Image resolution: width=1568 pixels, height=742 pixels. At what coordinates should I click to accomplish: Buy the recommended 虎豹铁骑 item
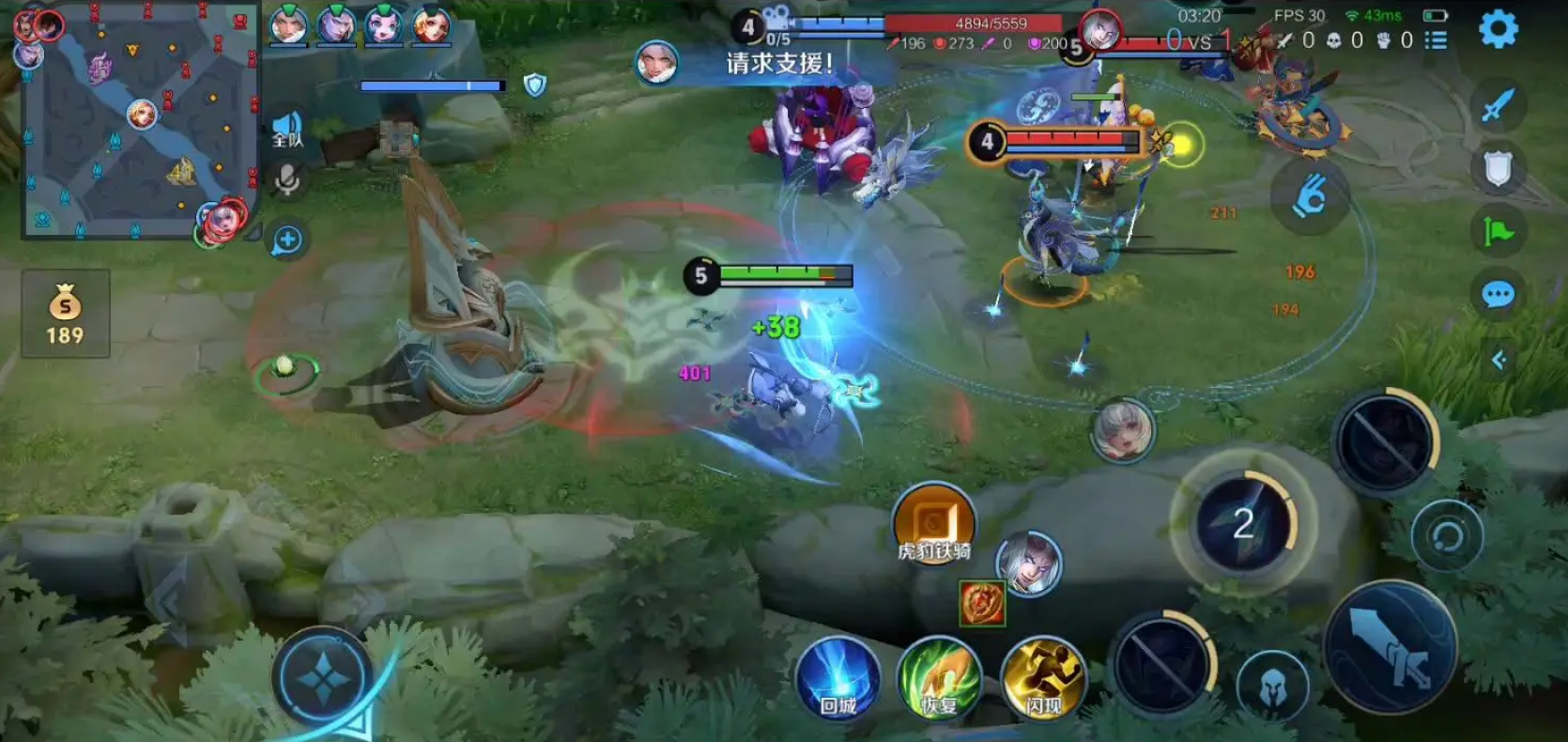coord(933,524)
